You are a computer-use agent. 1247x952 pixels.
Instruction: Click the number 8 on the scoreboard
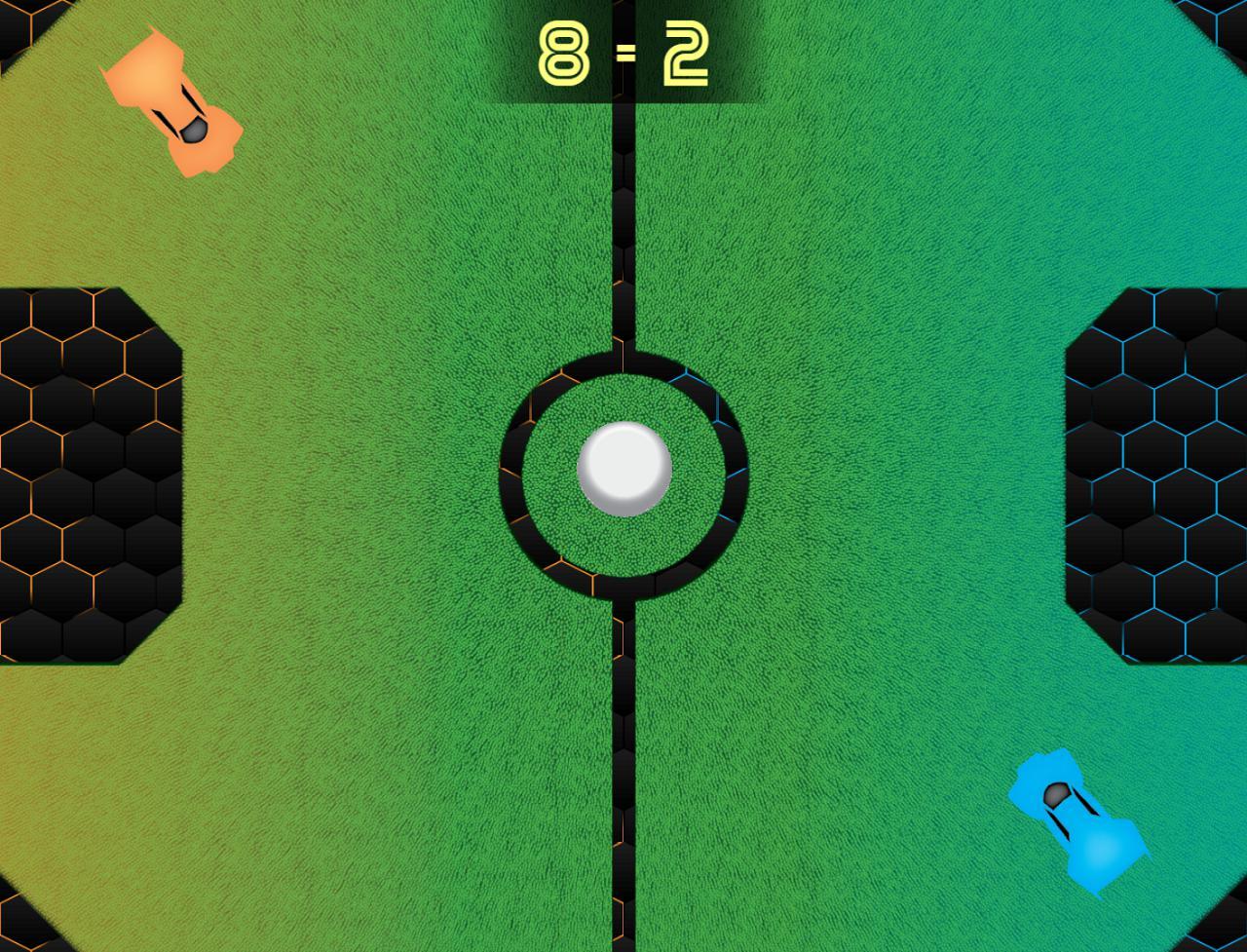pyautogui.click(x=563, y=56)
